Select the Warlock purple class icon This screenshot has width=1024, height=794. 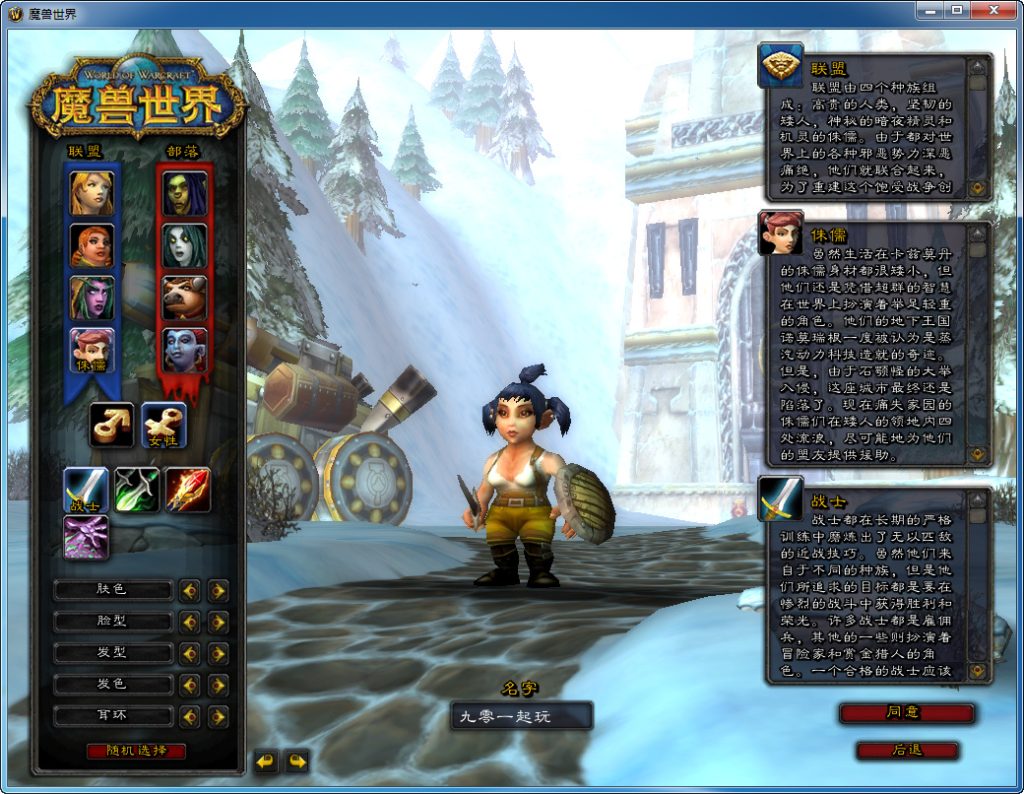(86, 536)
